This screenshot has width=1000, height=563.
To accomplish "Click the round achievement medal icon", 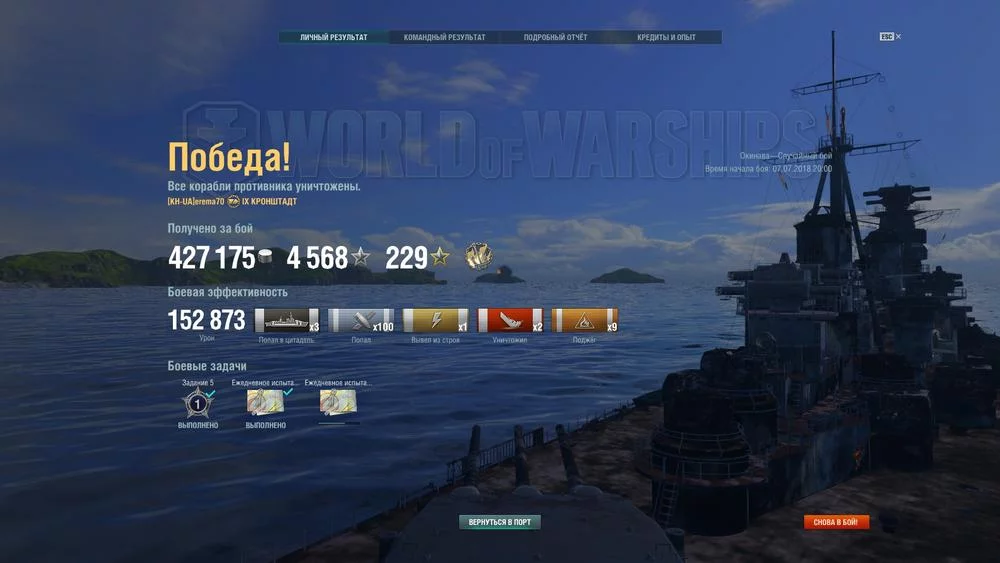I will coord(478,256).
